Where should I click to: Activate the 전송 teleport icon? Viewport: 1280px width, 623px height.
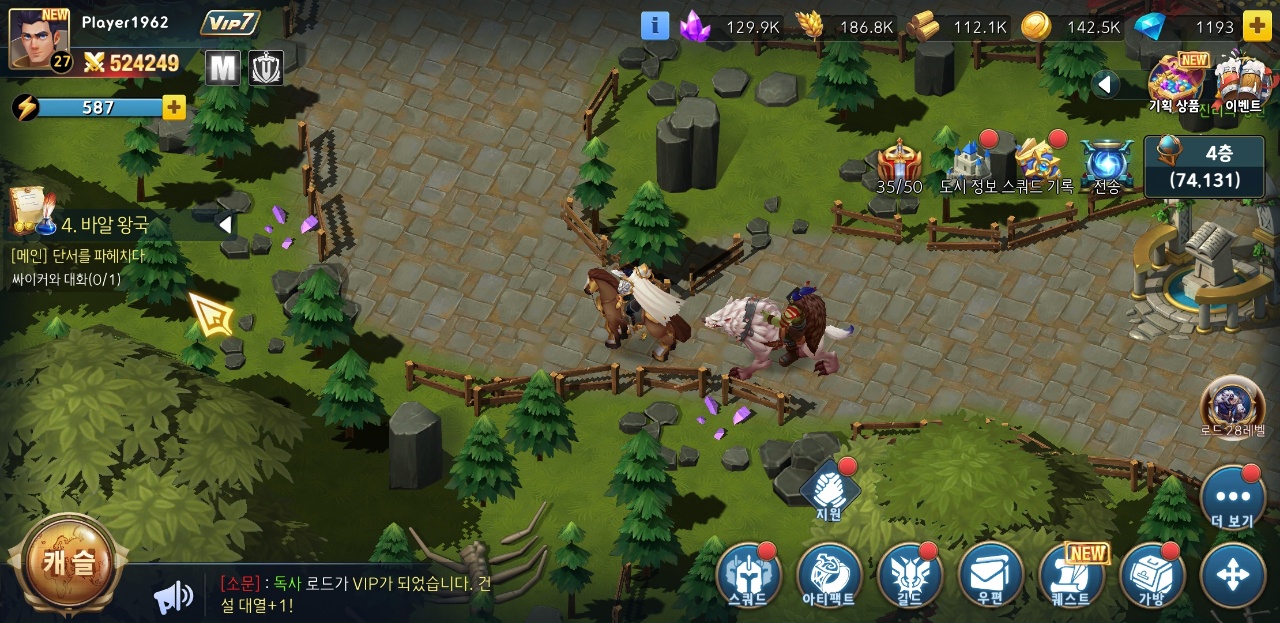pos(1107,165)
